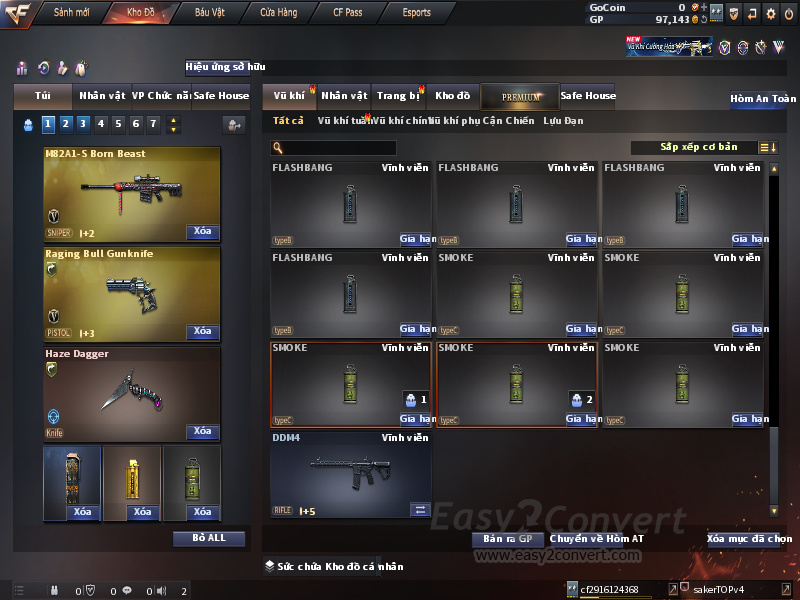800x600 pixels.
Task: Click the Hòm An Toàn button
Action: (x=763, y=99)
